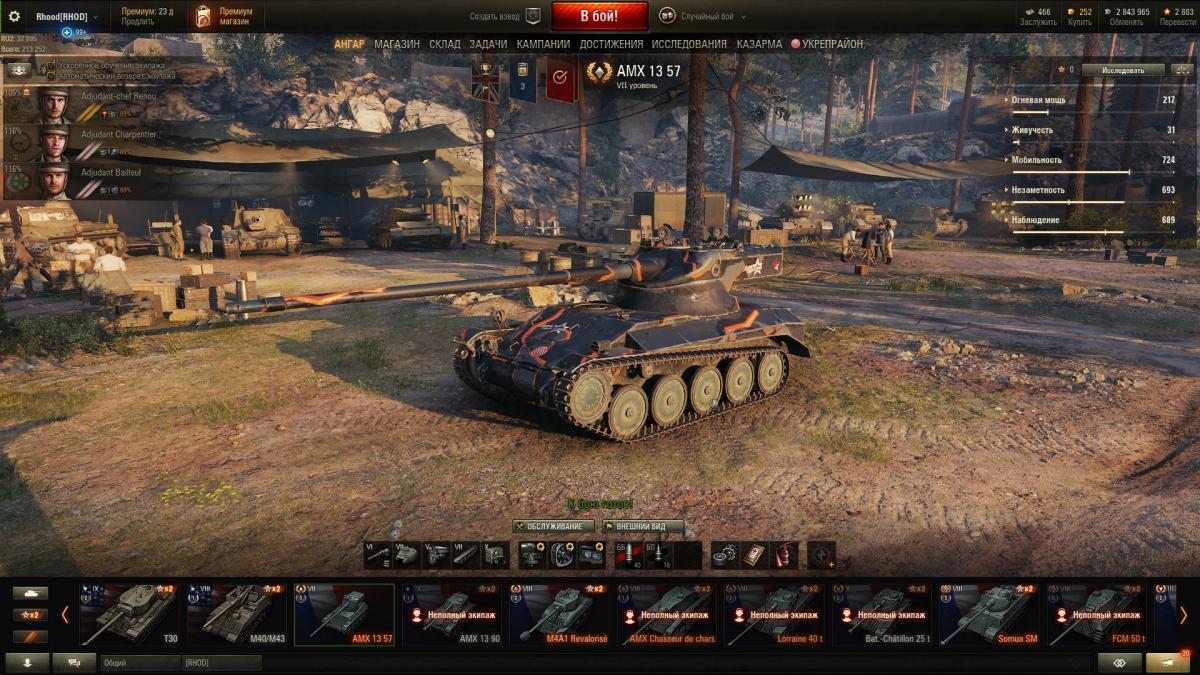The height and width of the screenshot is (675, 1200).
Task: Show the ДОСТИЖЕНИЯ tab
Action: (611, 44)
